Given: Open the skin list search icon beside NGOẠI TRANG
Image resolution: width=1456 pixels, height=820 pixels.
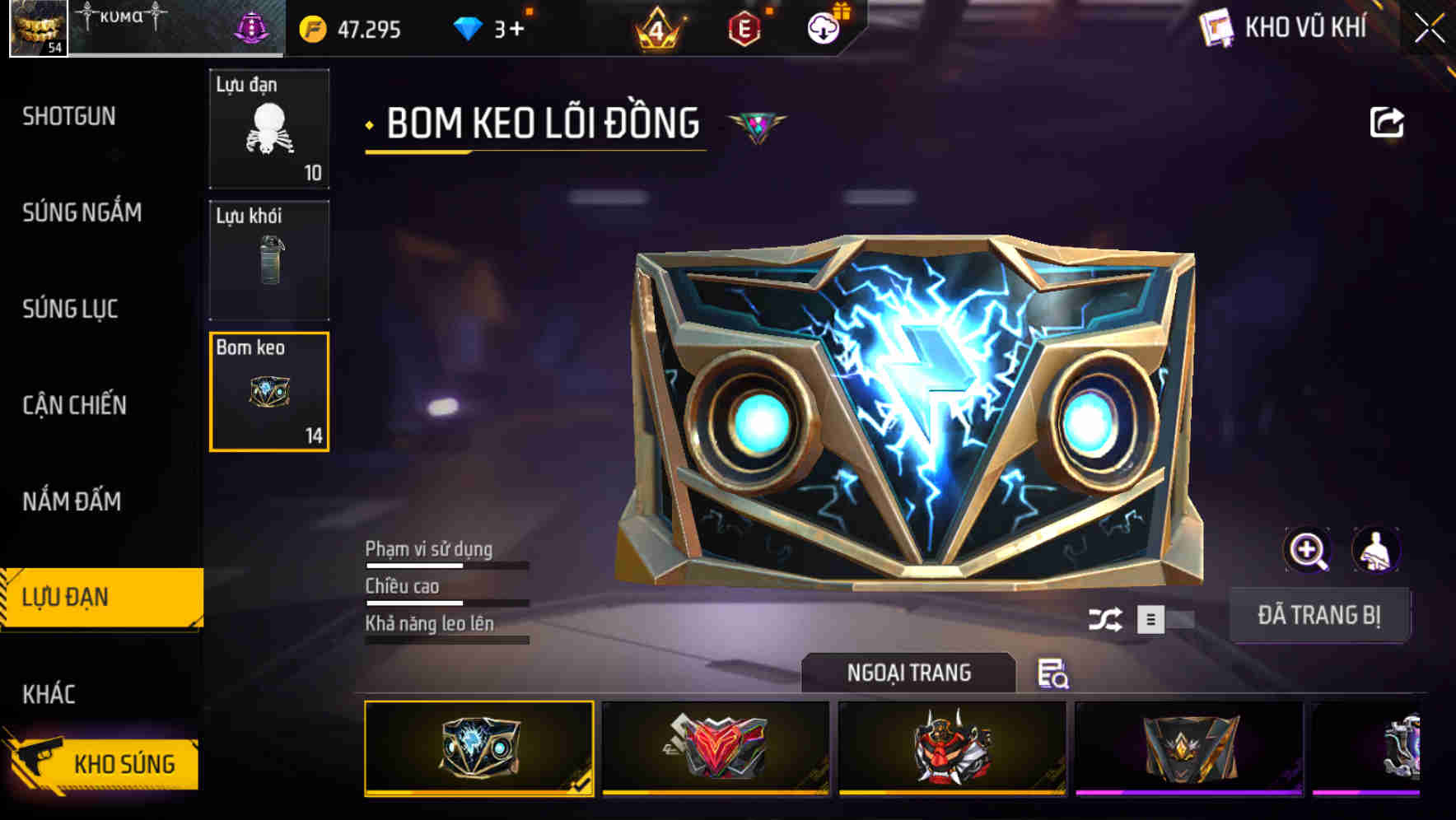Looking at the screenshot, I should (1055, 675).
